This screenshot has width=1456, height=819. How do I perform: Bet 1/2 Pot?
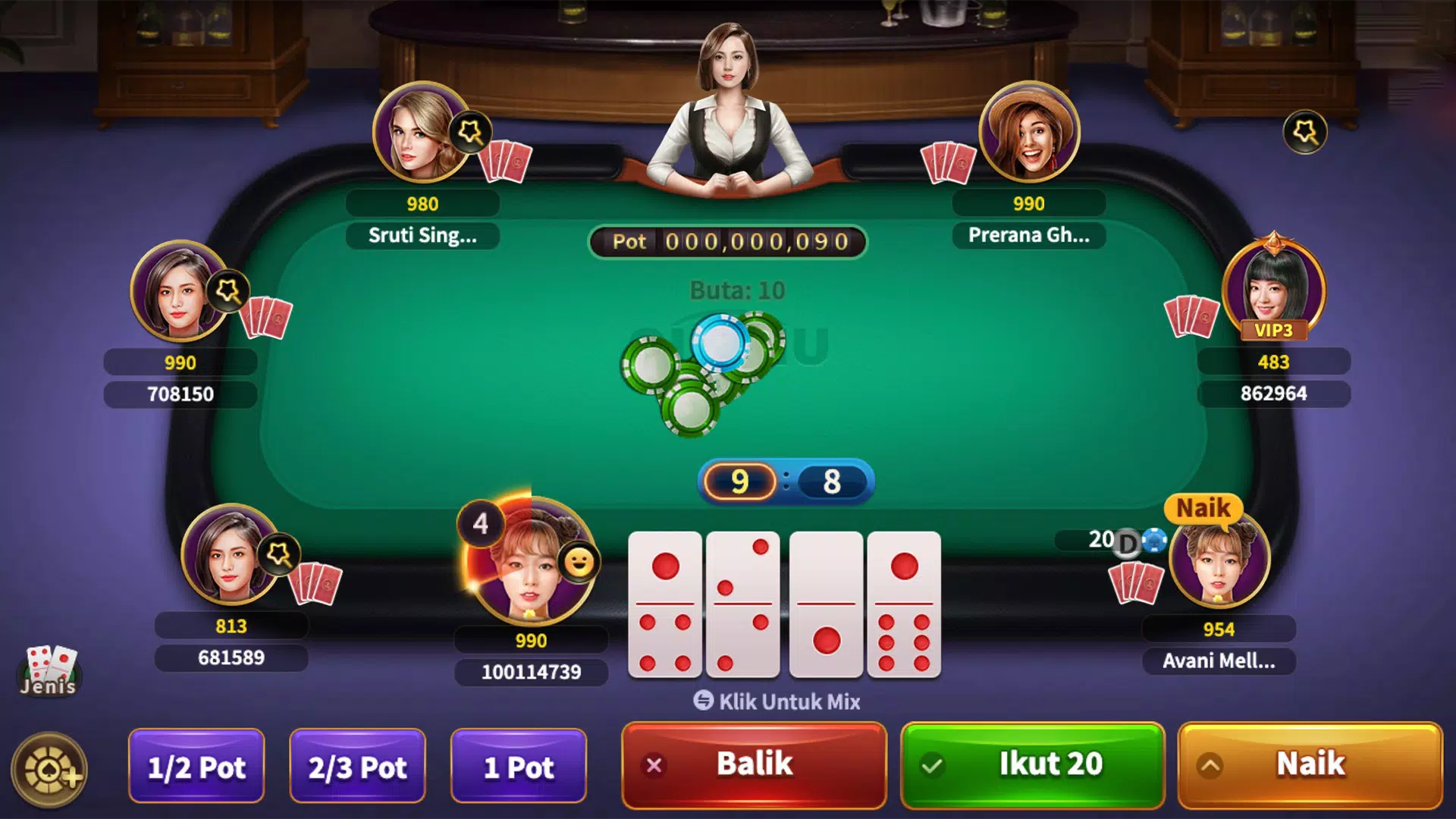pos(196,767)
